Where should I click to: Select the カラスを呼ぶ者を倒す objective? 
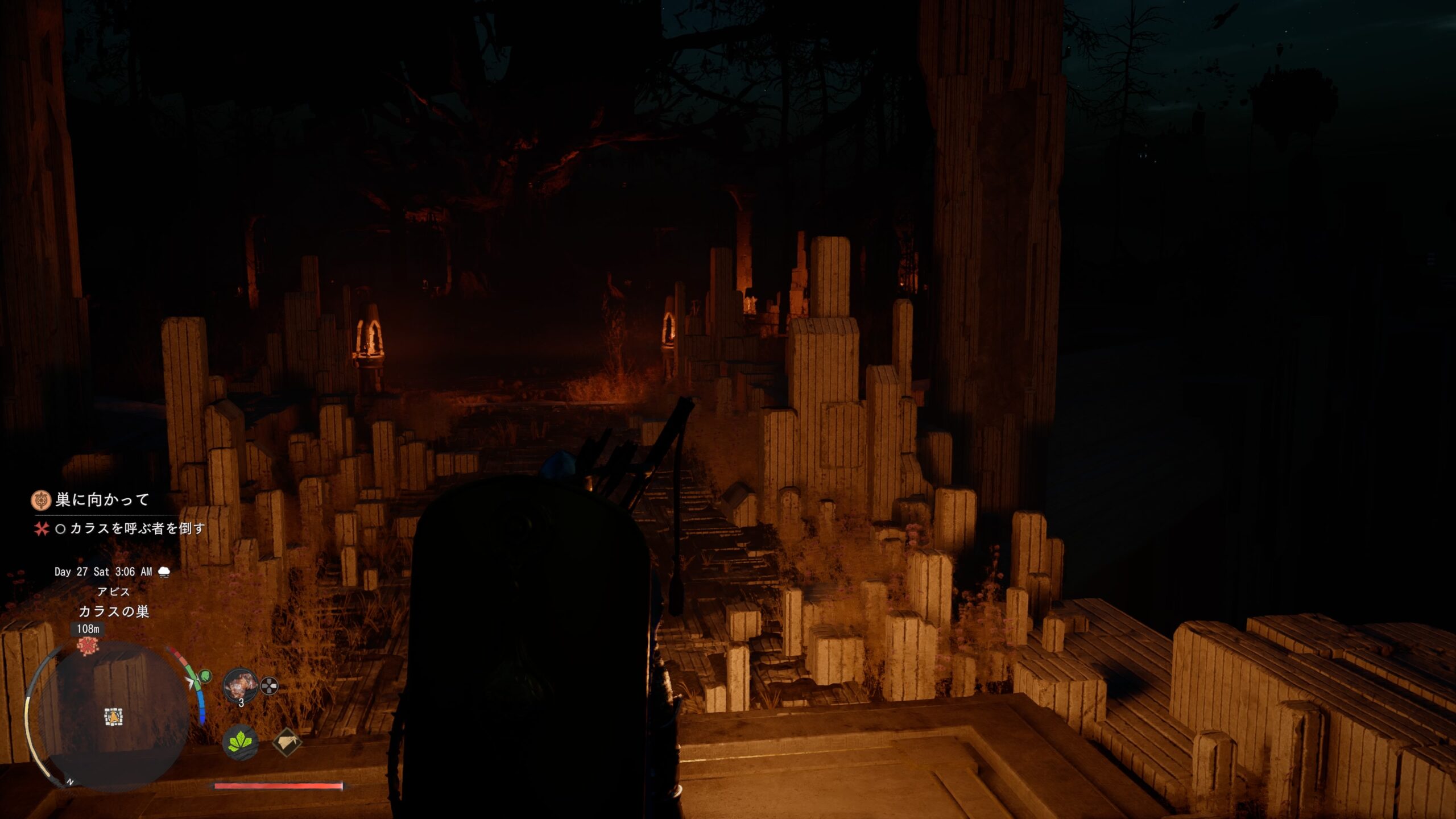tap(136, 528)
